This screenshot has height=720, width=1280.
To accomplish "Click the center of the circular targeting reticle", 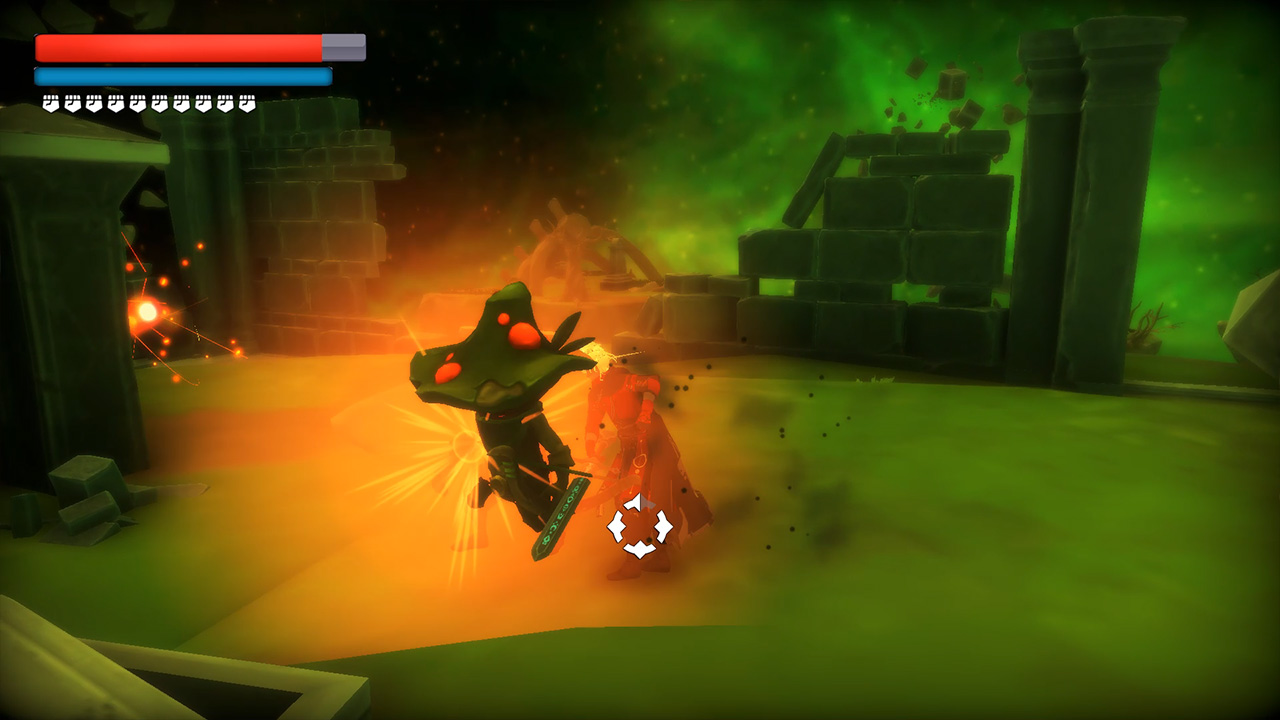I will click(x=638, y=526).
